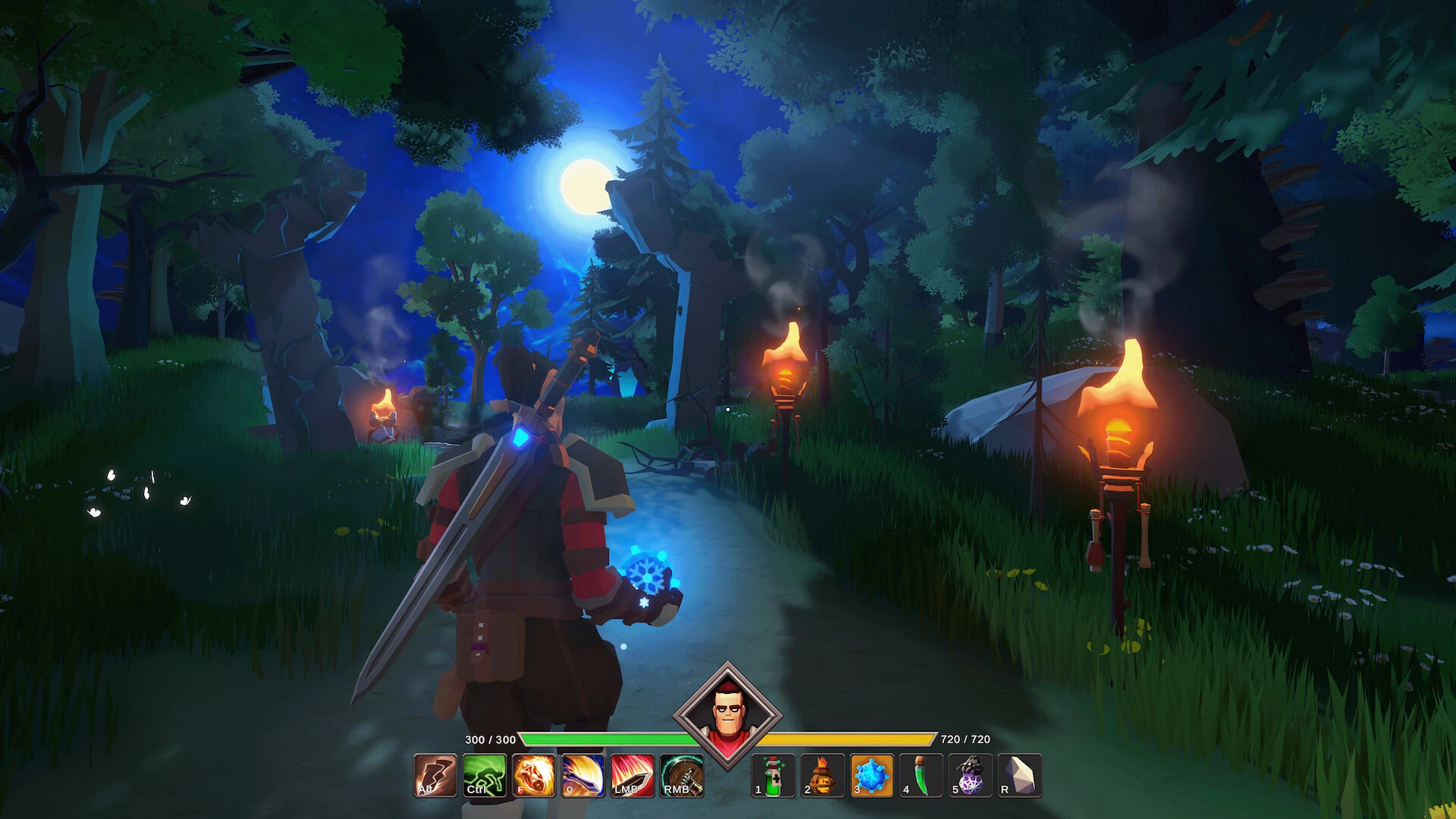
Task: Use the white stone in slot R
Action: (1019, 775)
